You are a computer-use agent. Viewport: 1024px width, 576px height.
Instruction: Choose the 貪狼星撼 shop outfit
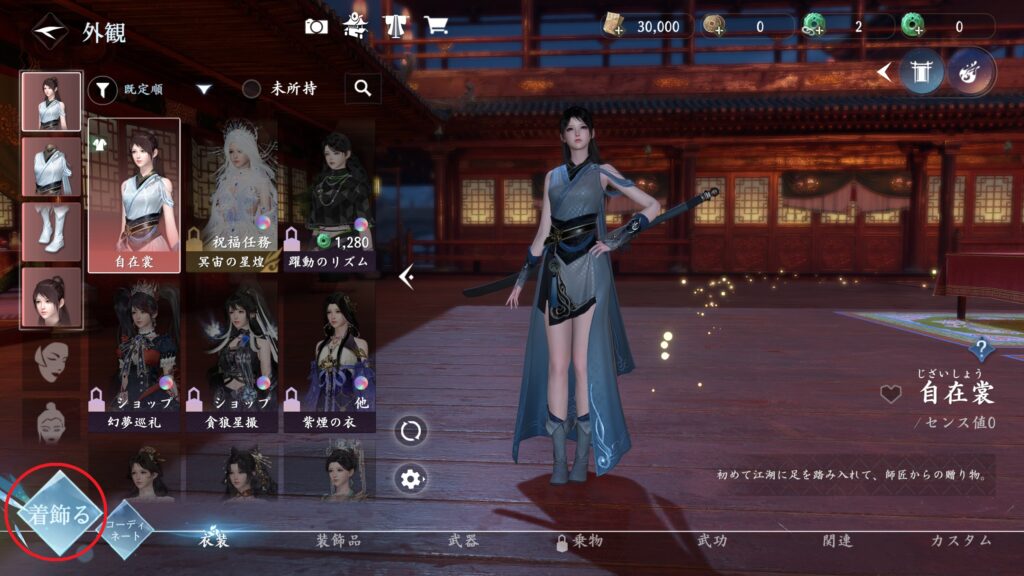[233, 355]
